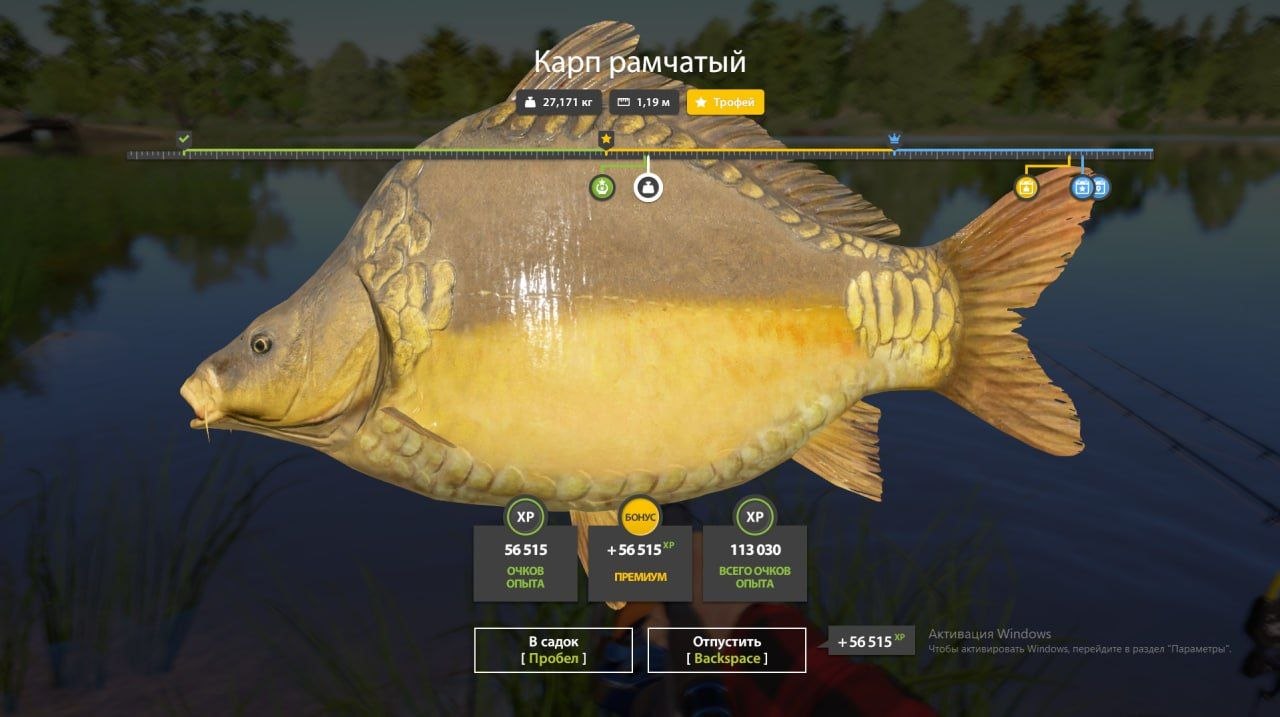1280x717 pixels.
Task: Release the fish with the Отпустить button
Action: [726, 650]
